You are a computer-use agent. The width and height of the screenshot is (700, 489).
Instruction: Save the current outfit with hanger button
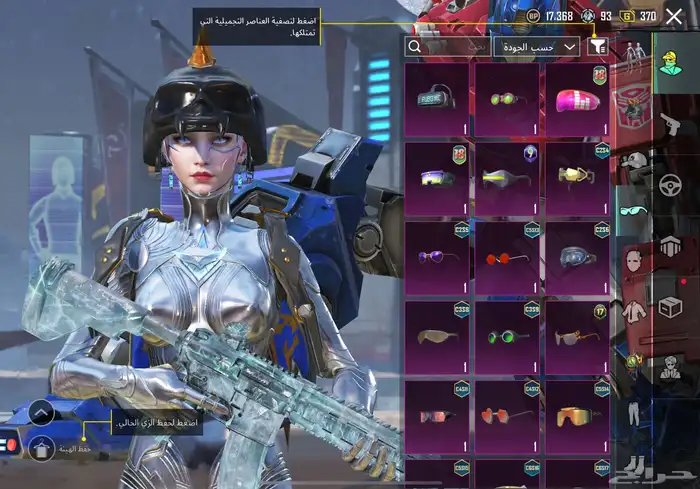tap(41, 449)
